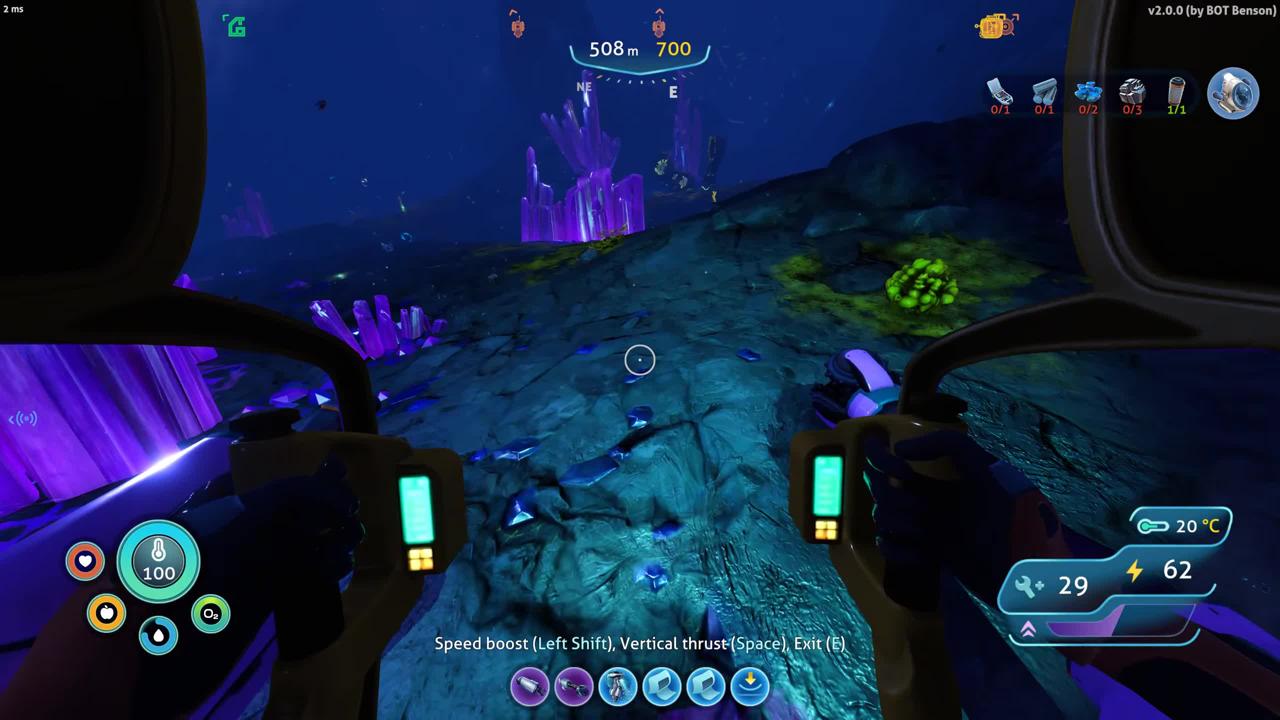The width and height of the screenshot is (1280, 720).
Task: Click the wiring kit ingredient showing 0/1
Action: (1000, 94)
